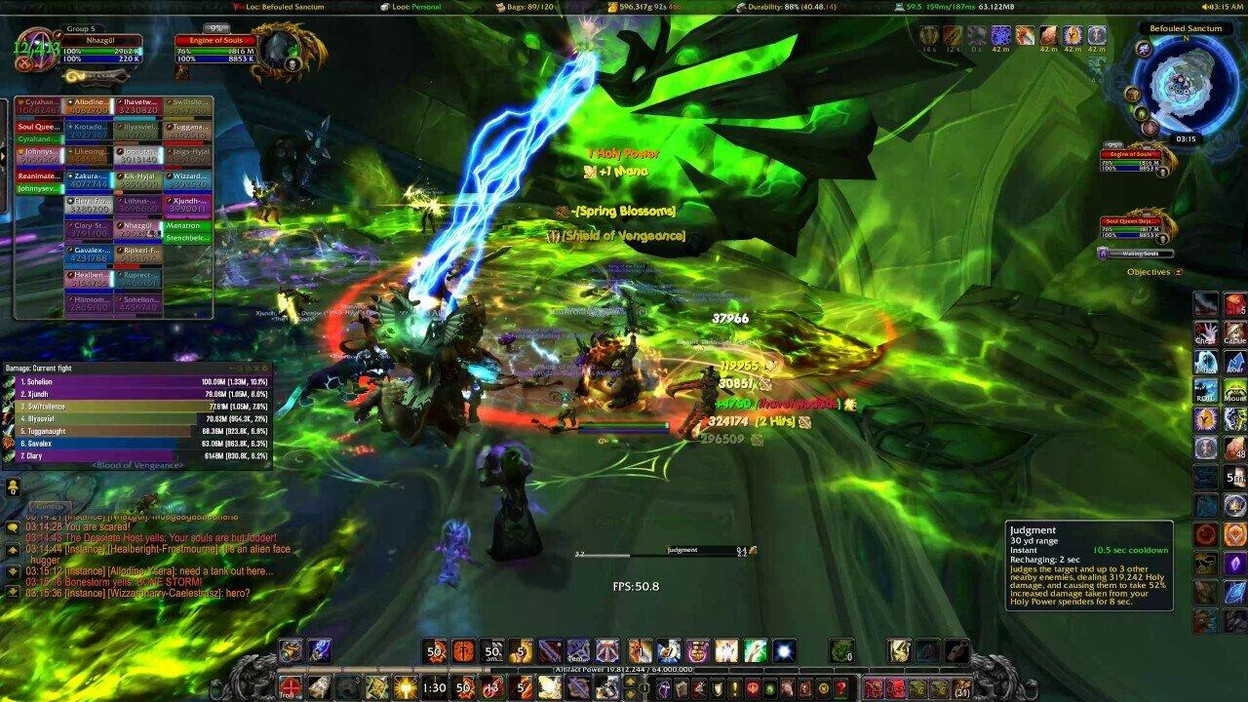Expand the Objectives tracker toggle
The image size is (1248, 702).
pyautogui.click(x=1178, y=272)
